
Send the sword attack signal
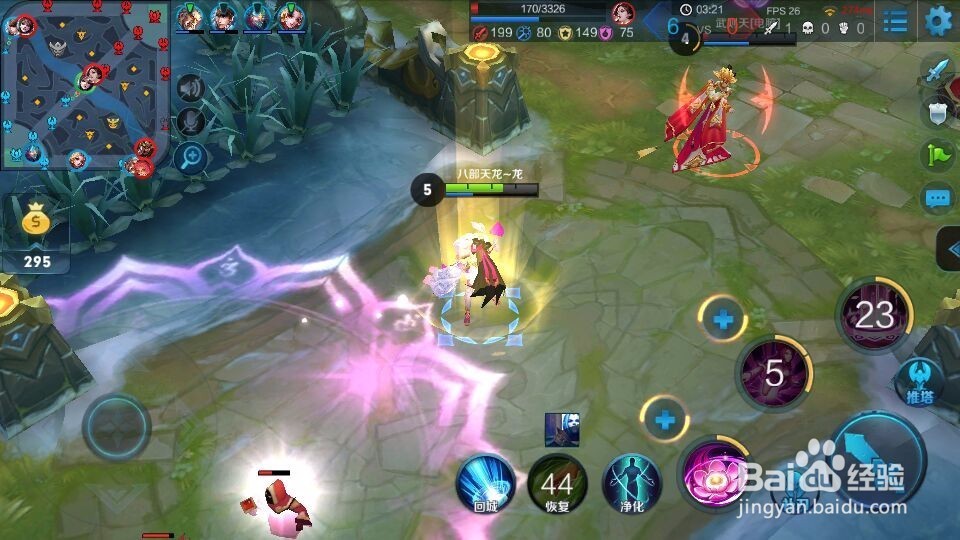(x=937, y=71)
